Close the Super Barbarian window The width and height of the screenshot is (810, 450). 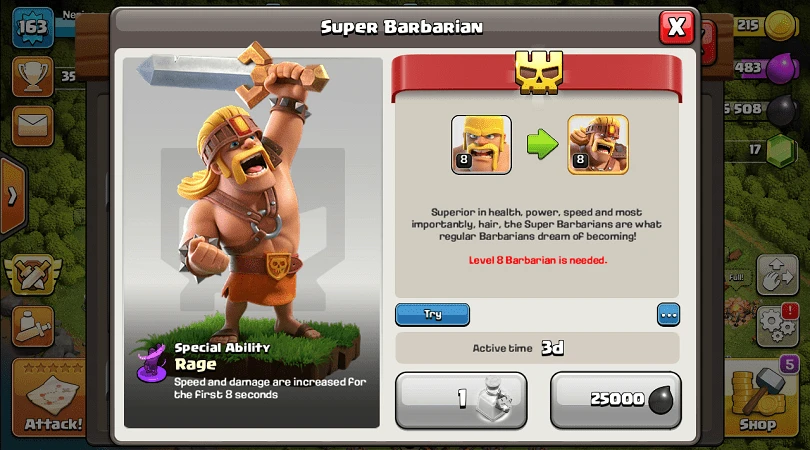(677, 27)
